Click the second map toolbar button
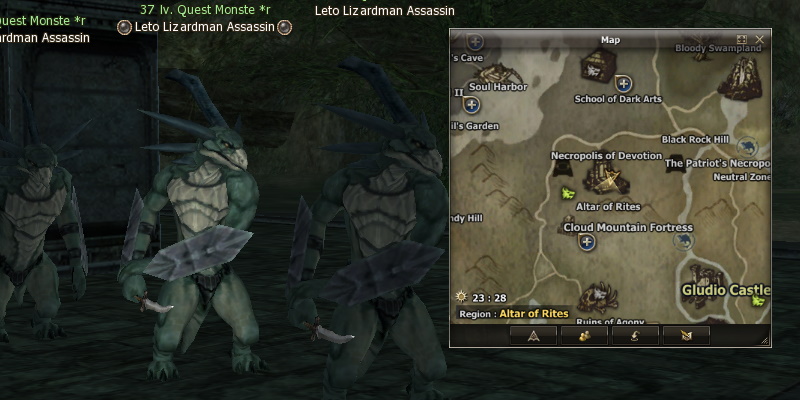The image size is (800, 400). [585, 336]
